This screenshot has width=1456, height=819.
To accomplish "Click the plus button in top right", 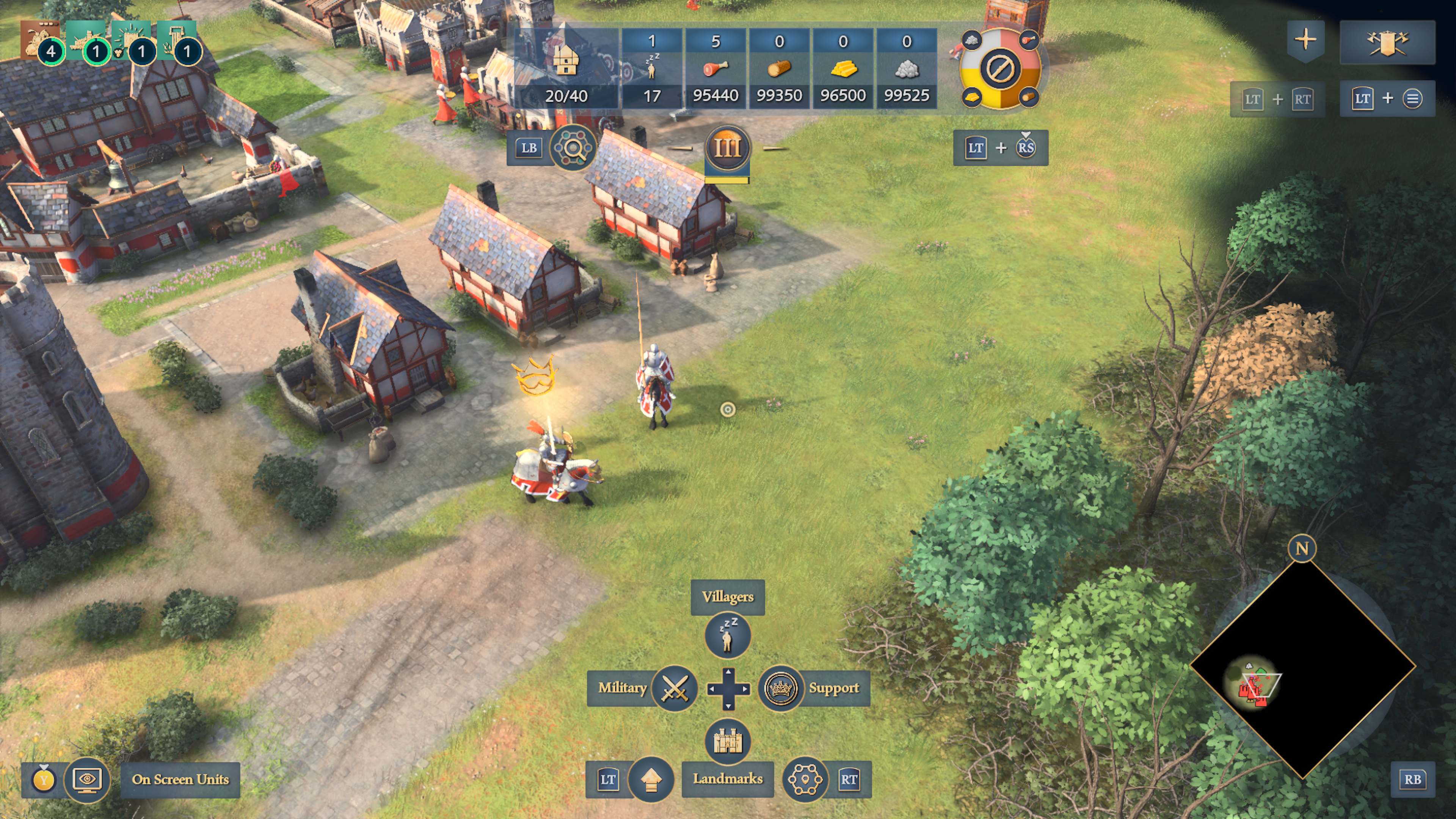I will click(1305, 40).
